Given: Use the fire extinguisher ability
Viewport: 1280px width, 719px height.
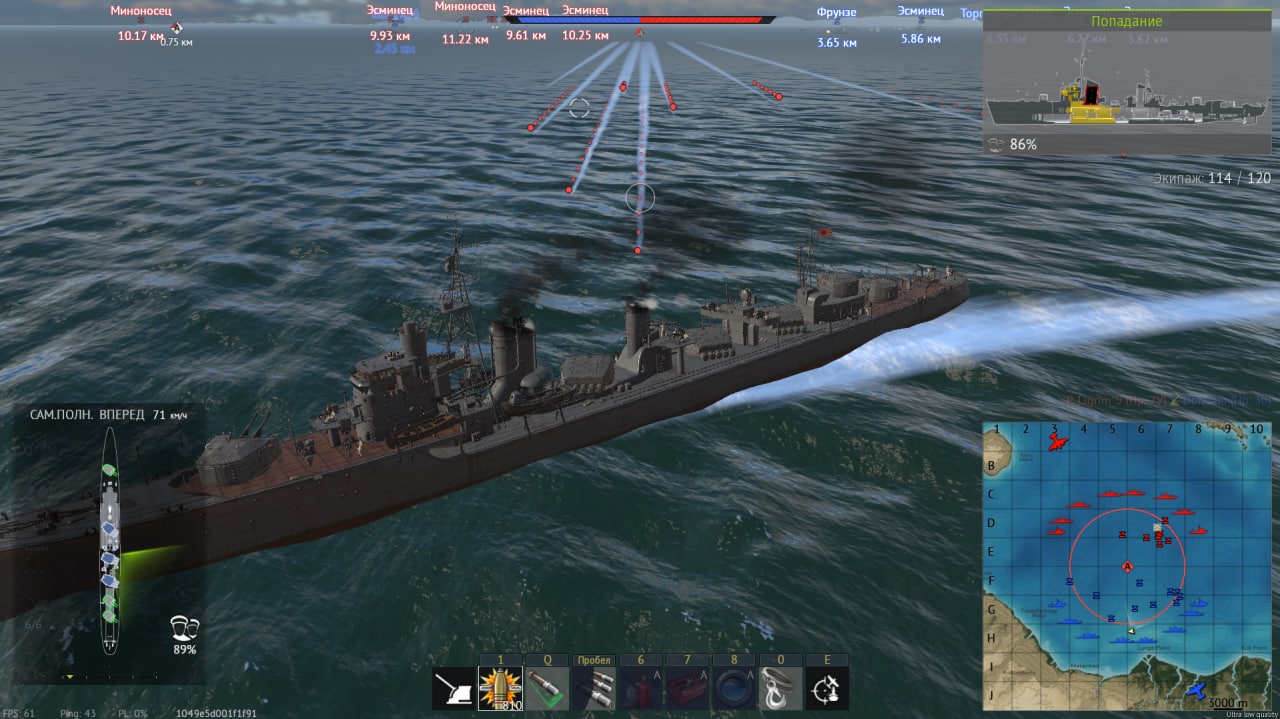Looking at the screenshot, I should point(641,689).
